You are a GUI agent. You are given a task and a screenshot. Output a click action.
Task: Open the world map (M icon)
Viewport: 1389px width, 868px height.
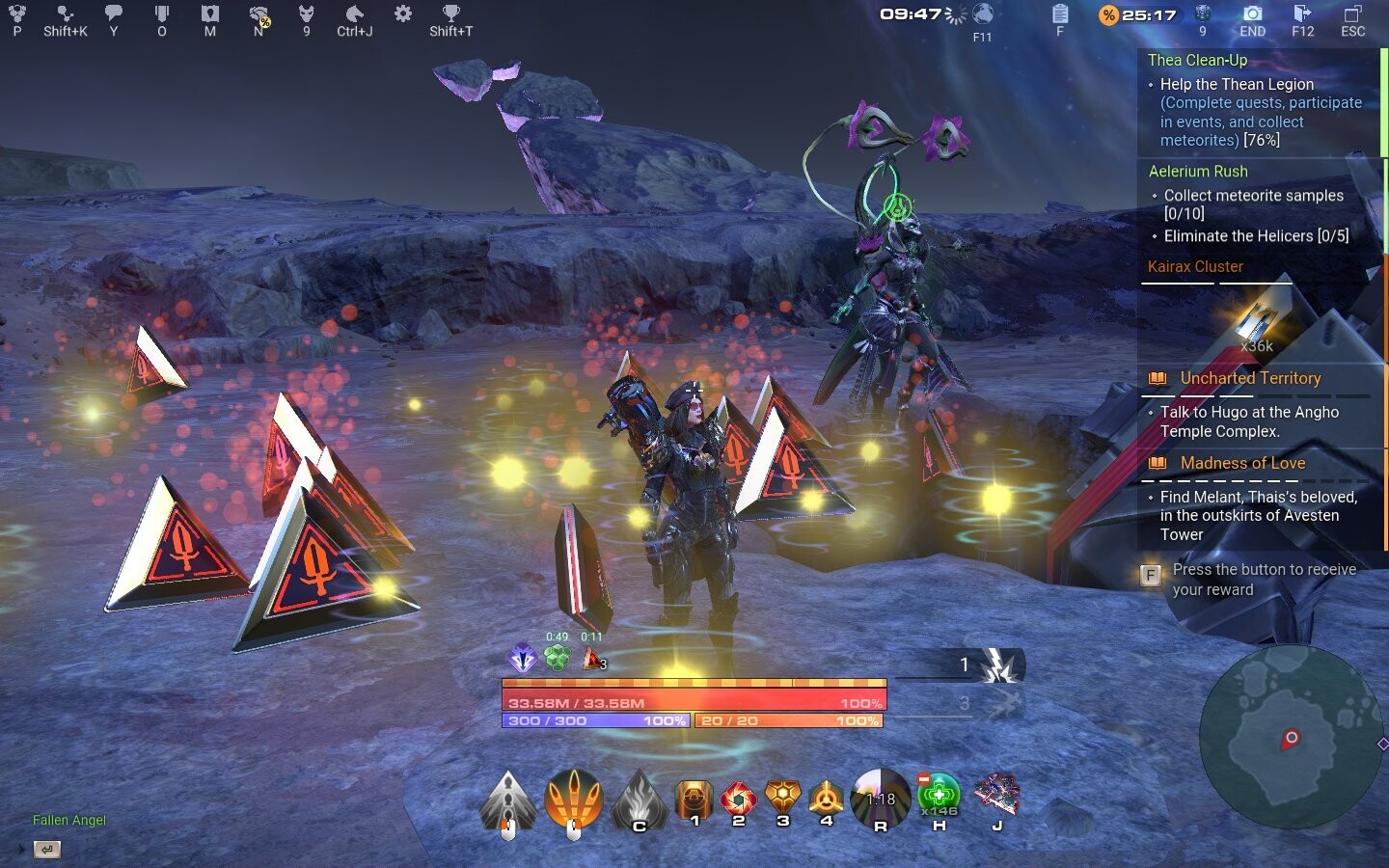[209, 15]
